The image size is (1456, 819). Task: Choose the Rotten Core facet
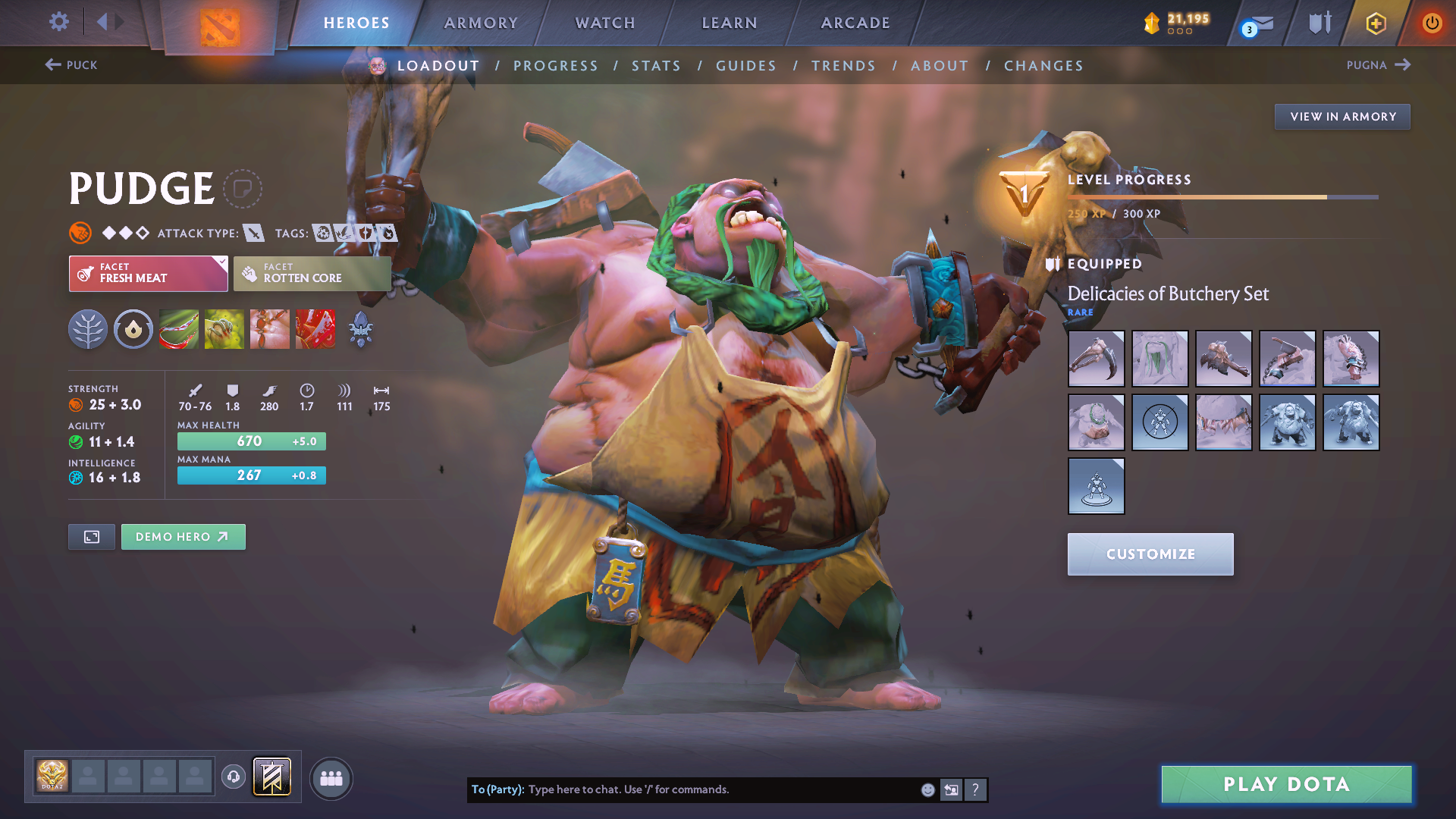(312, 273)
